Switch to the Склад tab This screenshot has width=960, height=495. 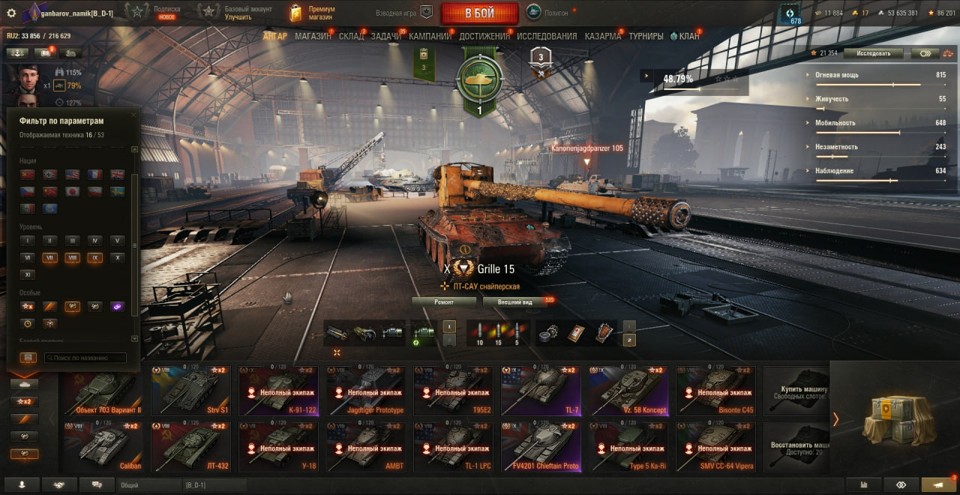(x=351, y=36)
